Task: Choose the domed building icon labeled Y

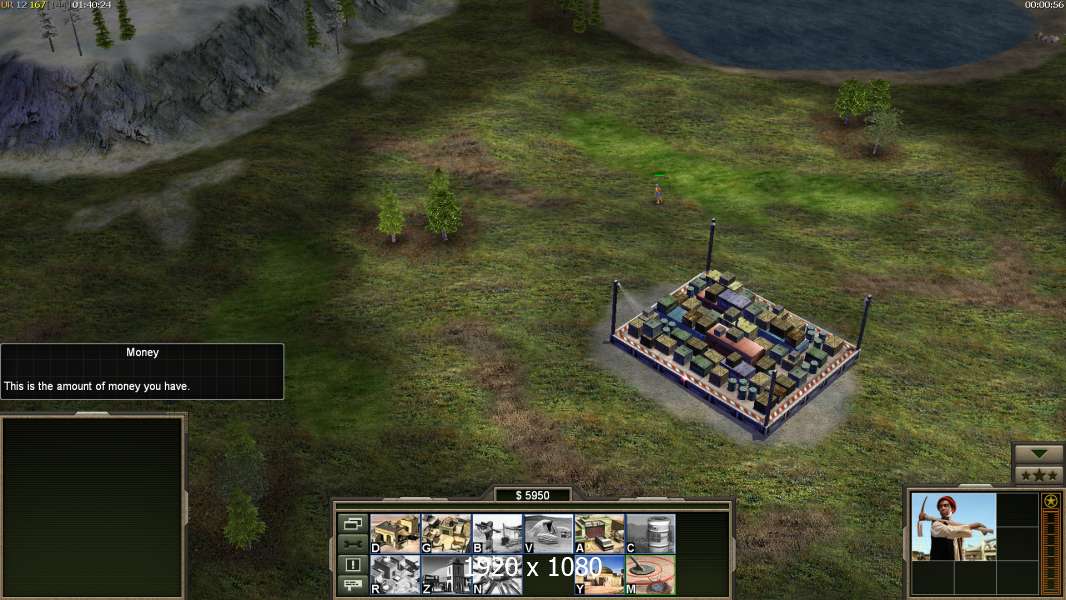Action: click(599, 574)
